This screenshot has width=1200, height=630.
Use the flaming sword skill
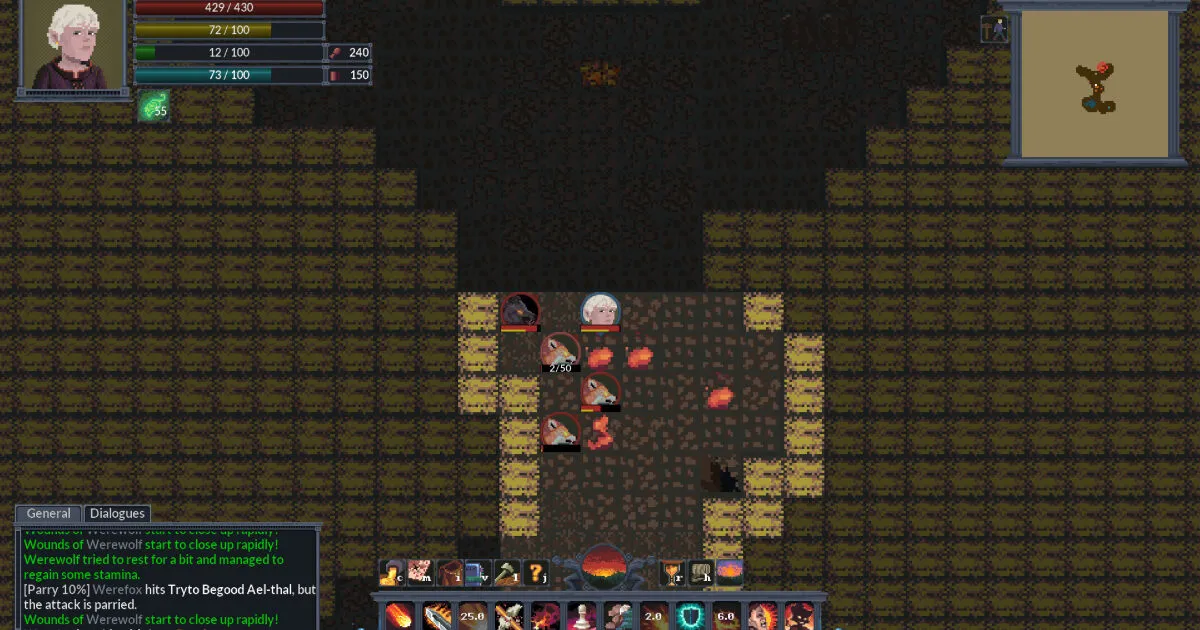pos(435,615)
